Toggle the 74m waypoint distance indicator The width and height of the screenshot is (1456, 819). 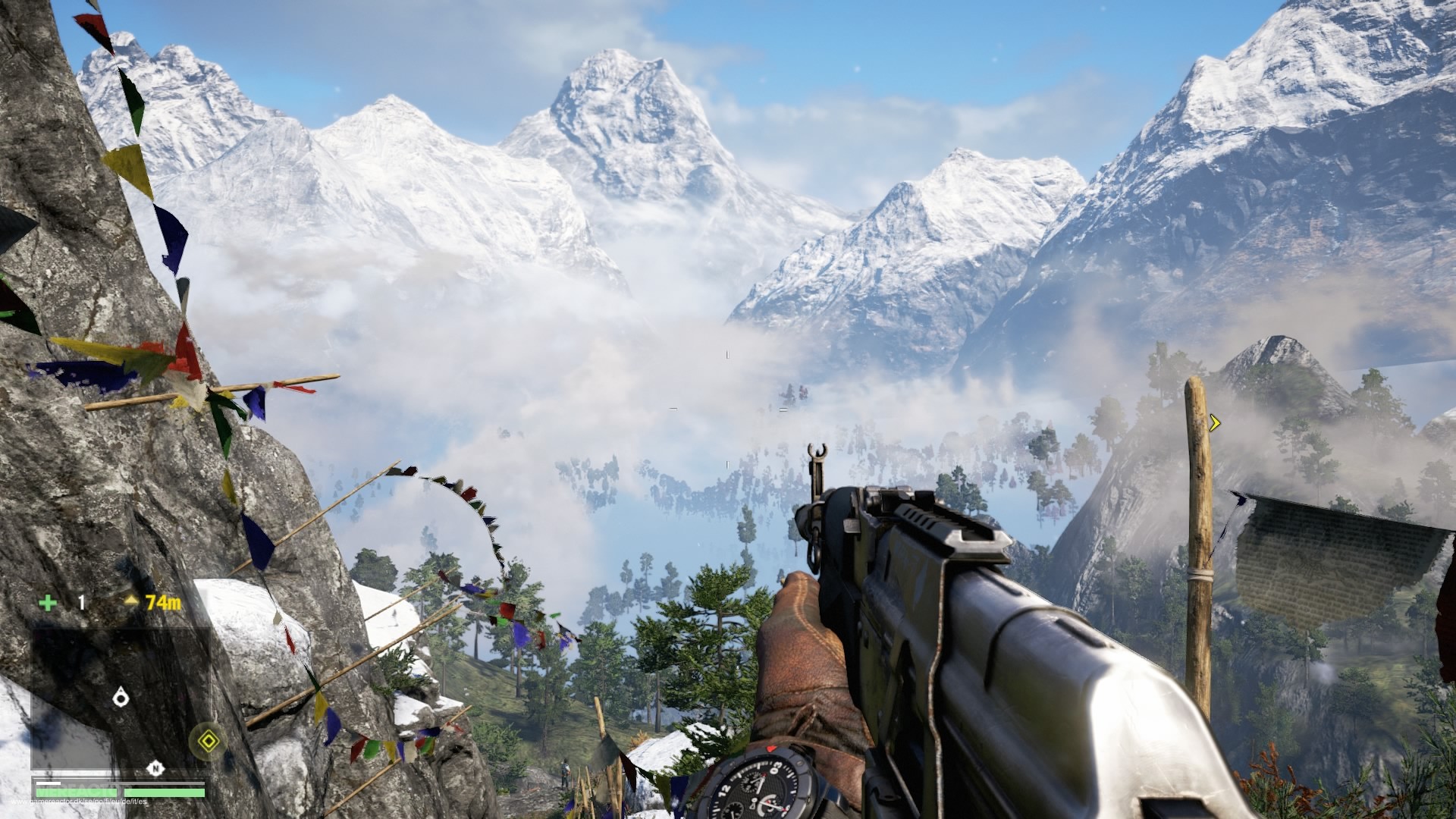click(163, 603)
